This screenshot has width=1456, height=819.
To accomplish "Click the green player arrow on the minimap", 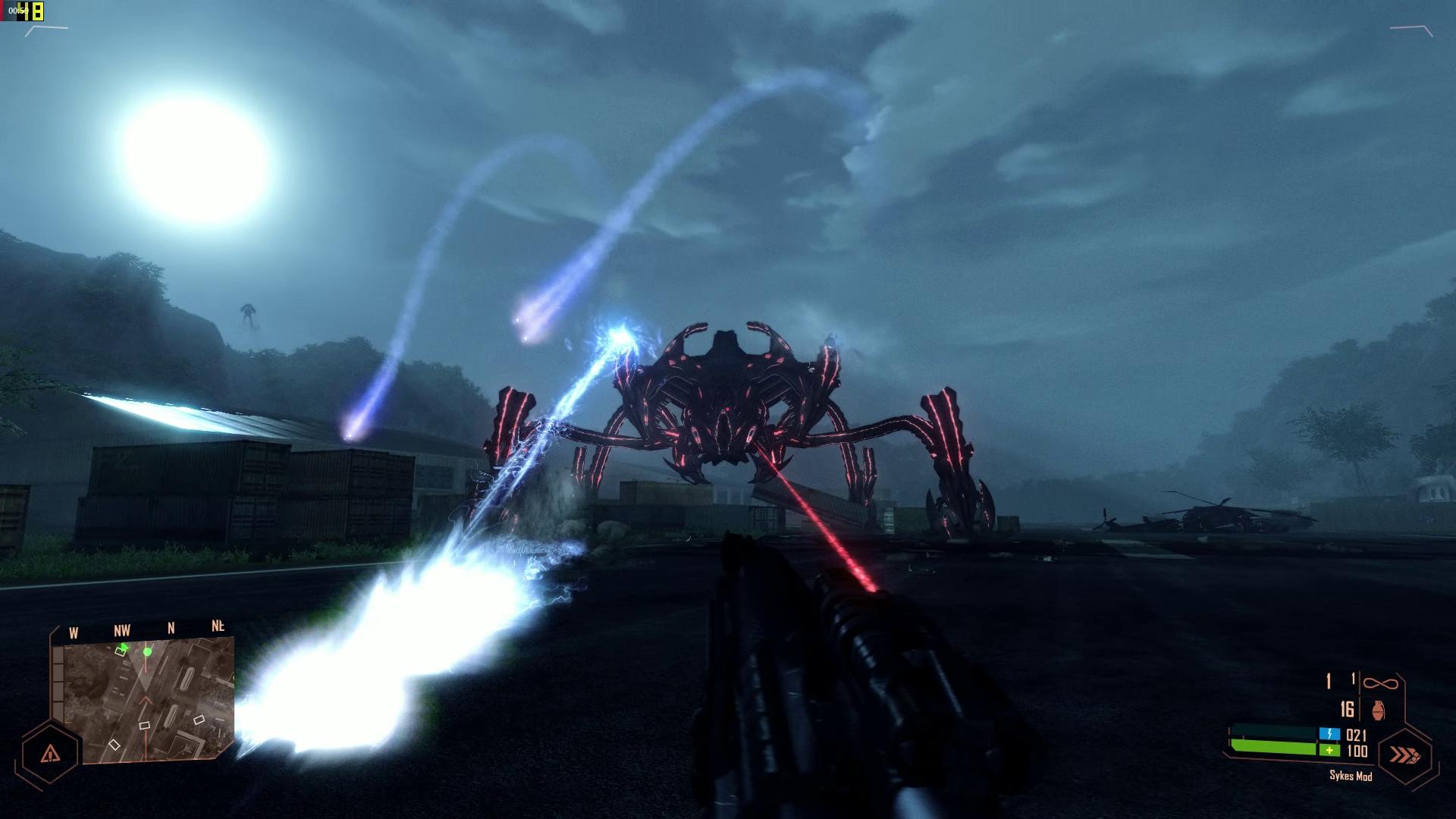I will [x=124, y=647].
